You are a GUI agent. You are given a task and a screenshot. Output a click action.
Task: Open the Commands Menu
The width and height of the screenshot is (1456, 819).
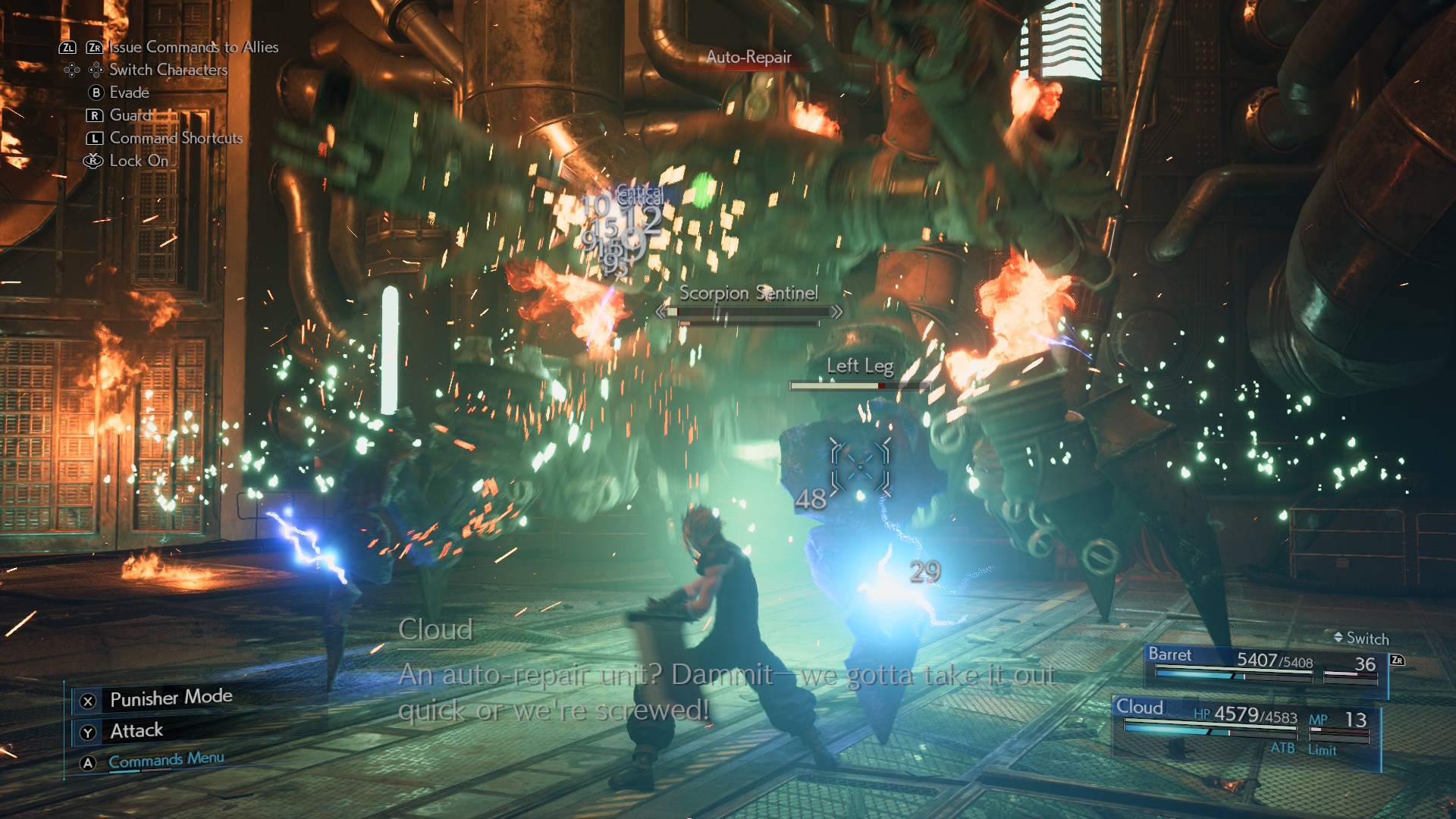(166, 760)
